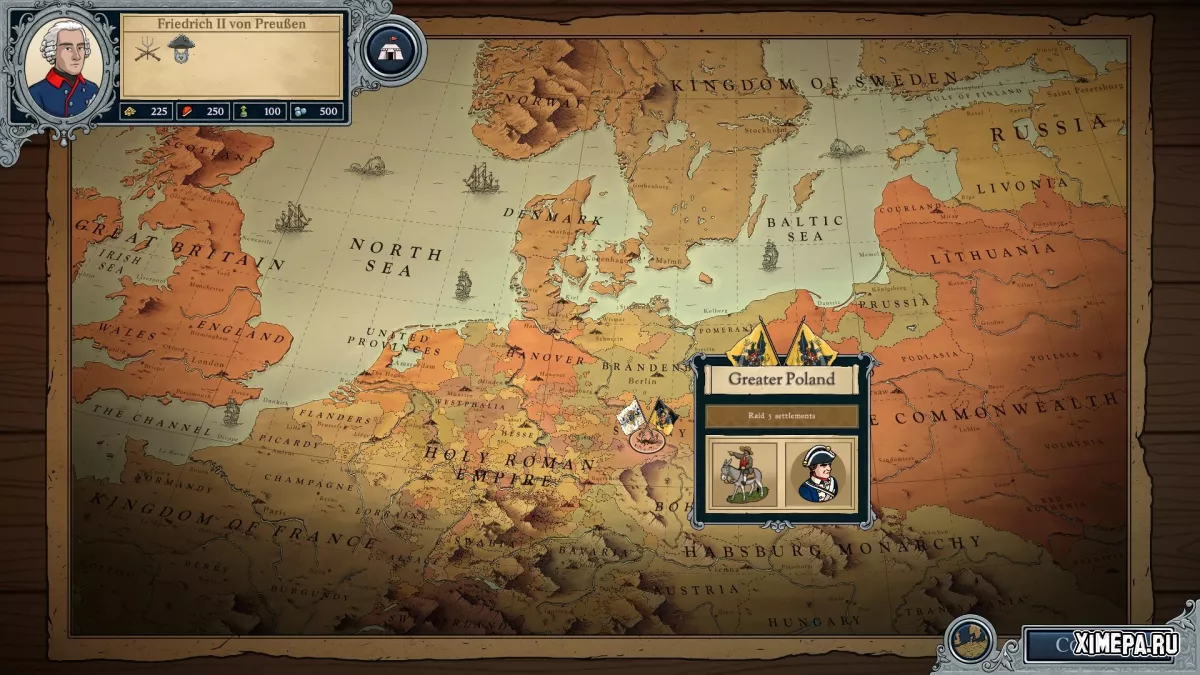
Task: Click the 'Raid 5 settlements' objective bar
Action: click(x=781, y=416)
